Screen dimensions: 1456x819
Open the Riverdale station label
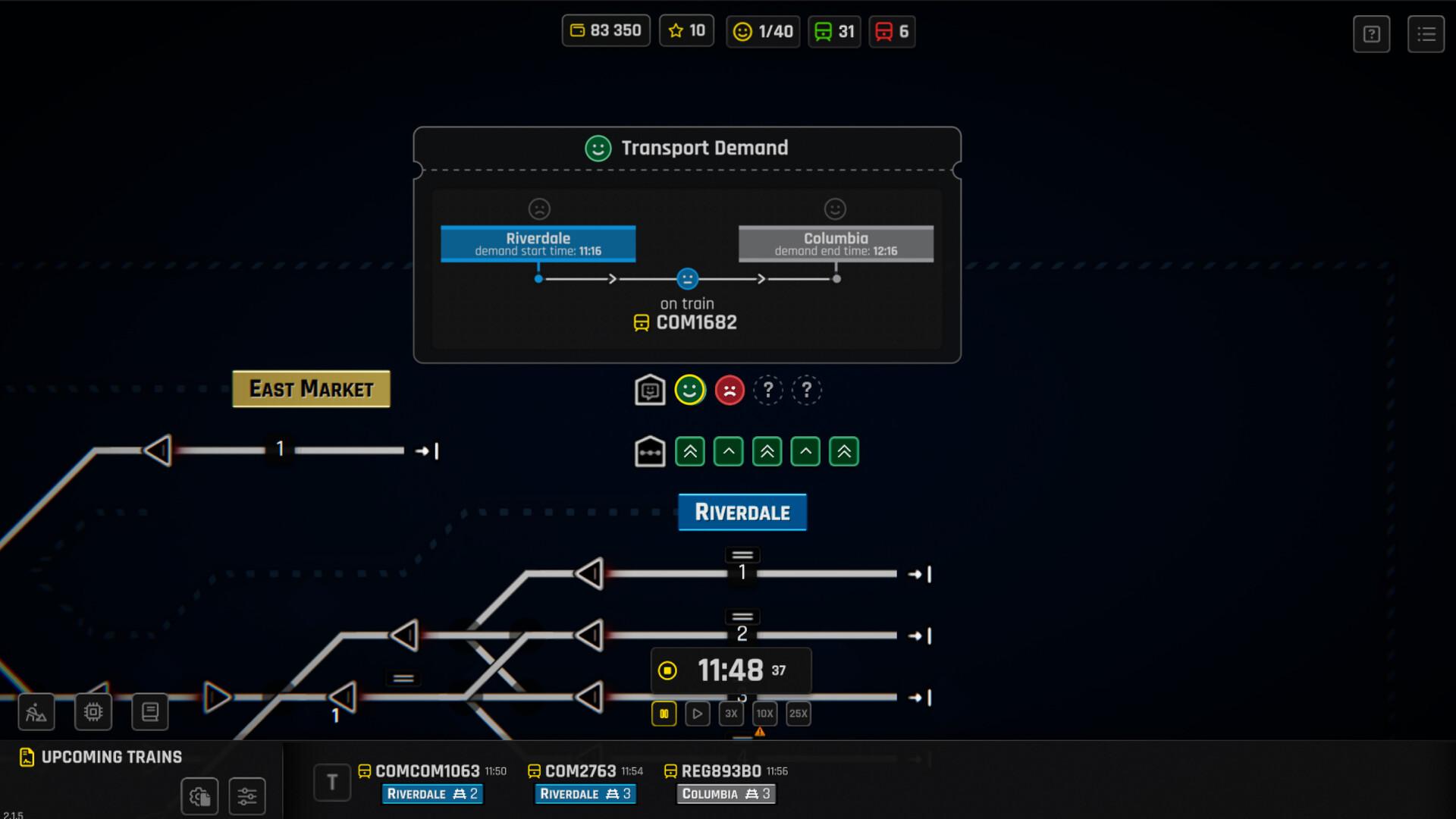(742, 512)
